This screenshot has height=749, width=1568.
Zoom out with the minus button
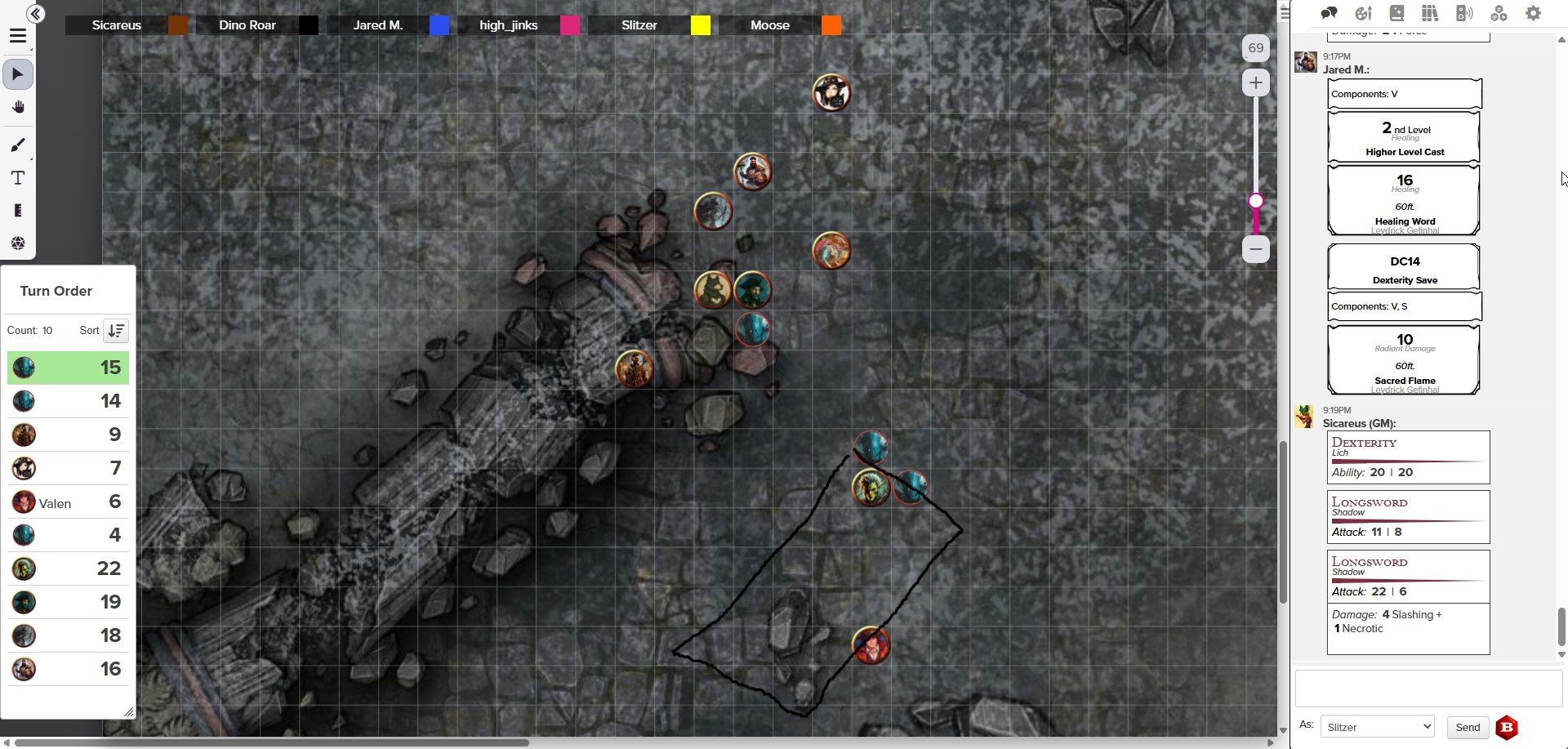(1255, 248)
